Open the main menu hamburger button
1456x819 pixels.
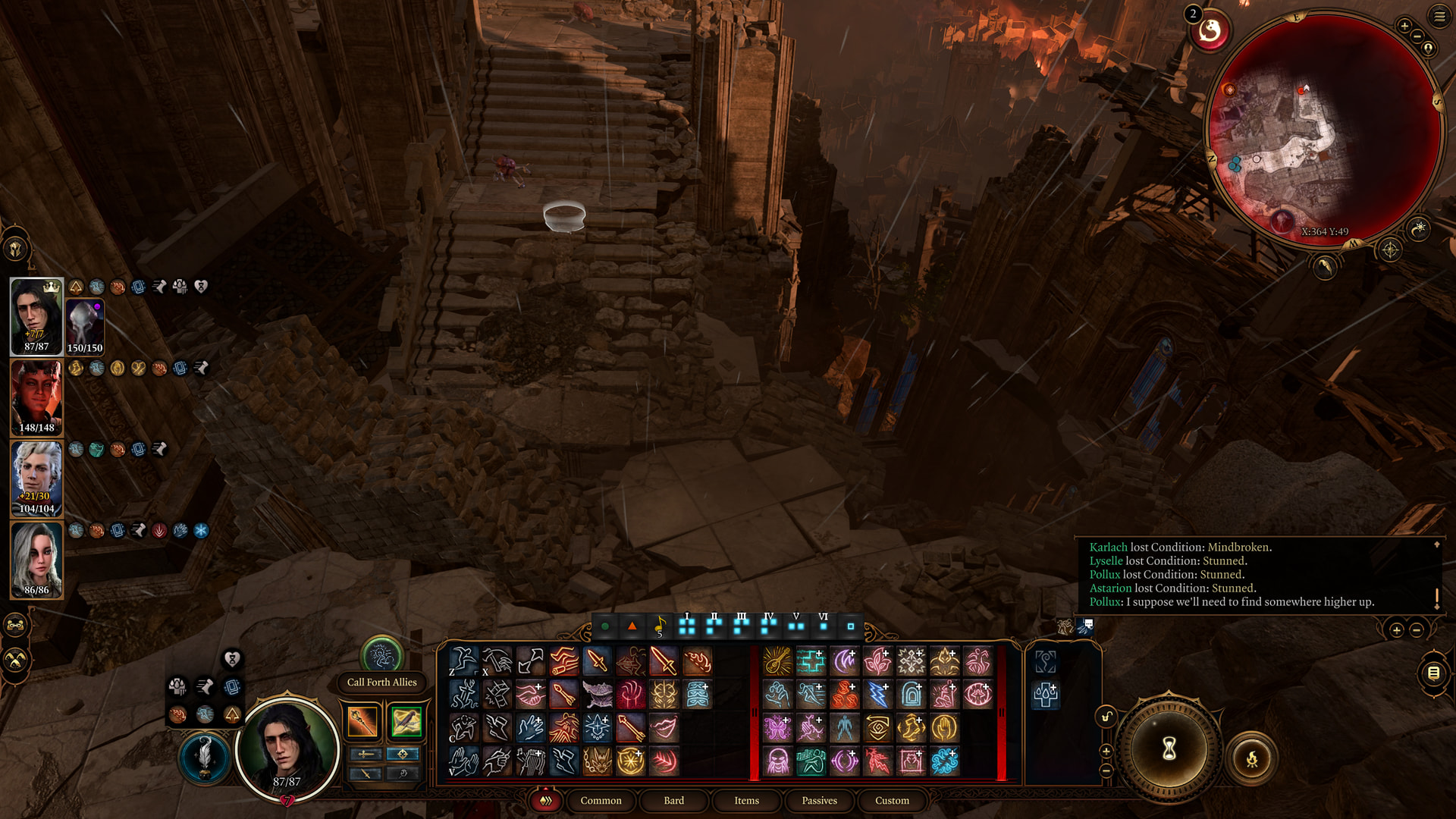coord(1439,17)
